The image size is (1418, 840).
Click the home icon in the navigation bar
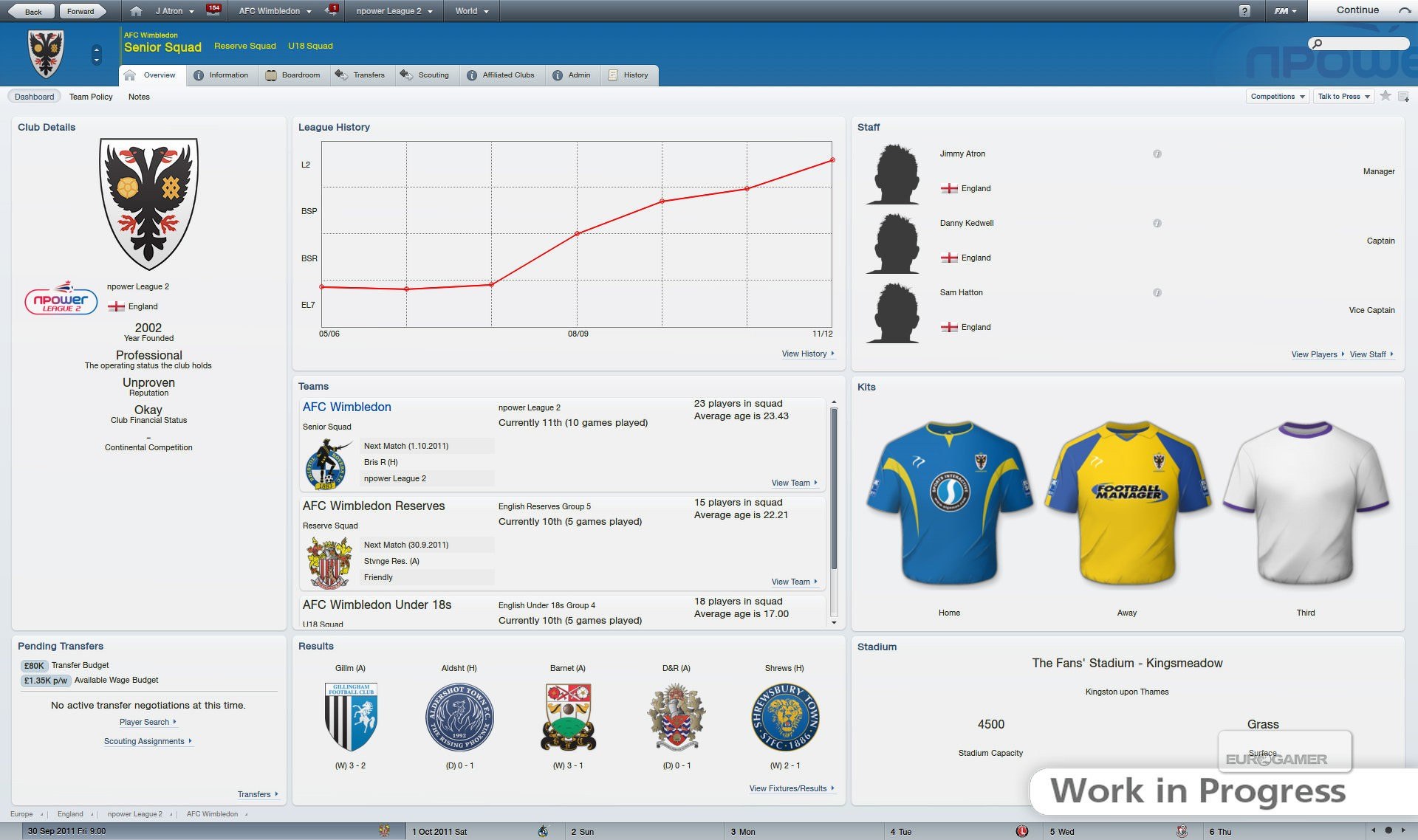point(137,10)
